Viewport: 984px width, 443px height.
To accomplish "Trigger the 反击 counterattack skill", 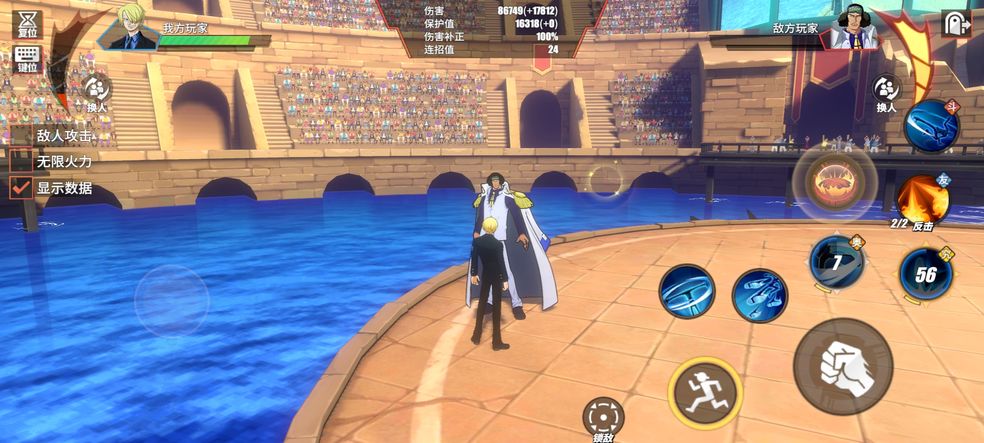I will coord(922,200).
